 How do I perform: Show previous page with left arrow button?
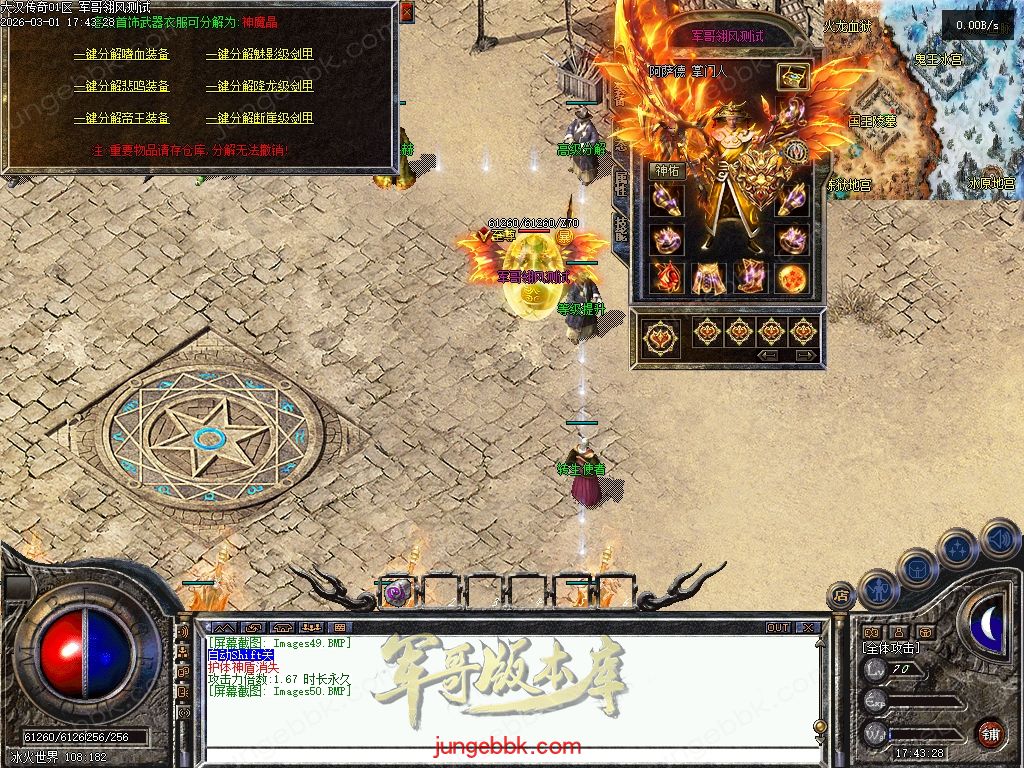click(768, 355)
